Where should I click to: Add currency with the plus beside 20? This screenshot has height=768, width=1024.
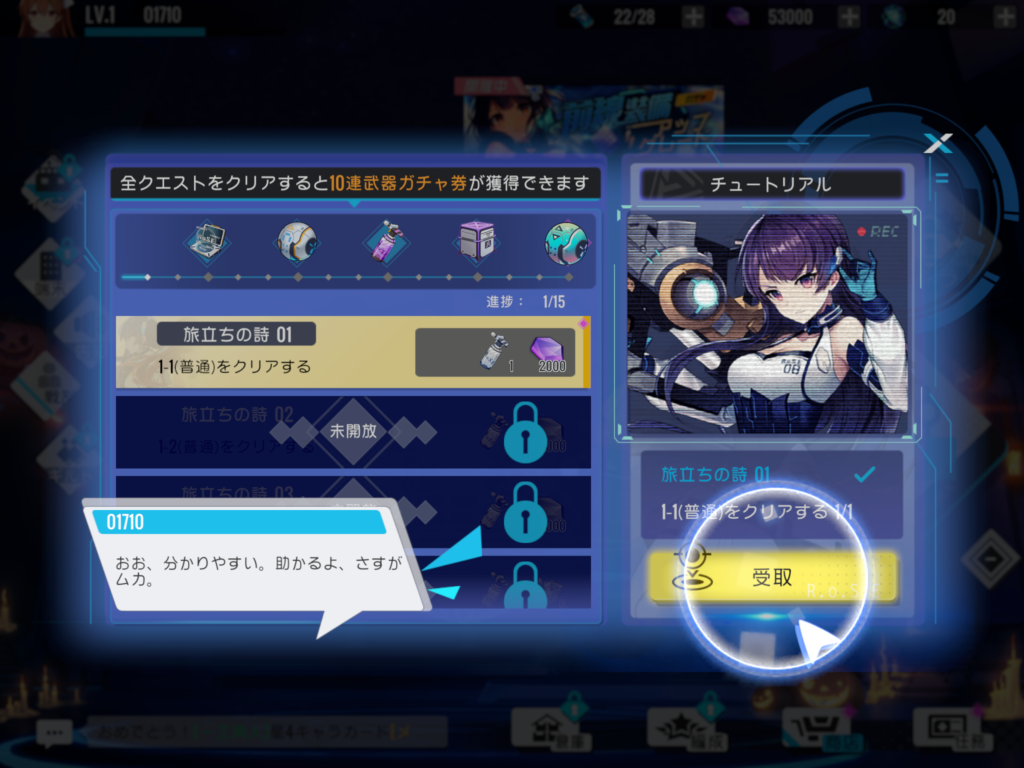pos(1001,16)
